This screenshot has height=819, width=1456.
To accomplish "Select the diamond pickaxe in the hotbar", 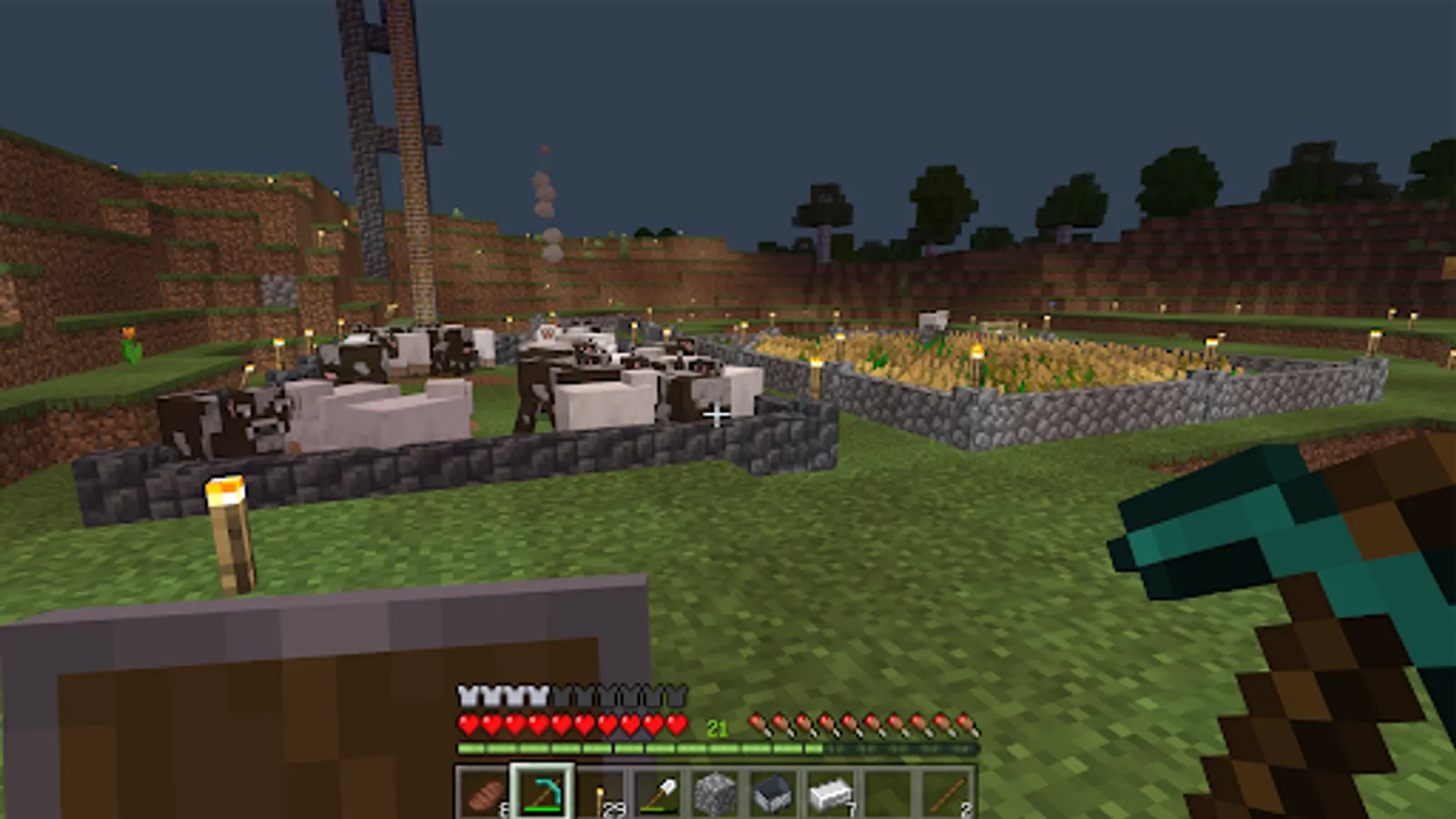I will click(x=542, y=794).
